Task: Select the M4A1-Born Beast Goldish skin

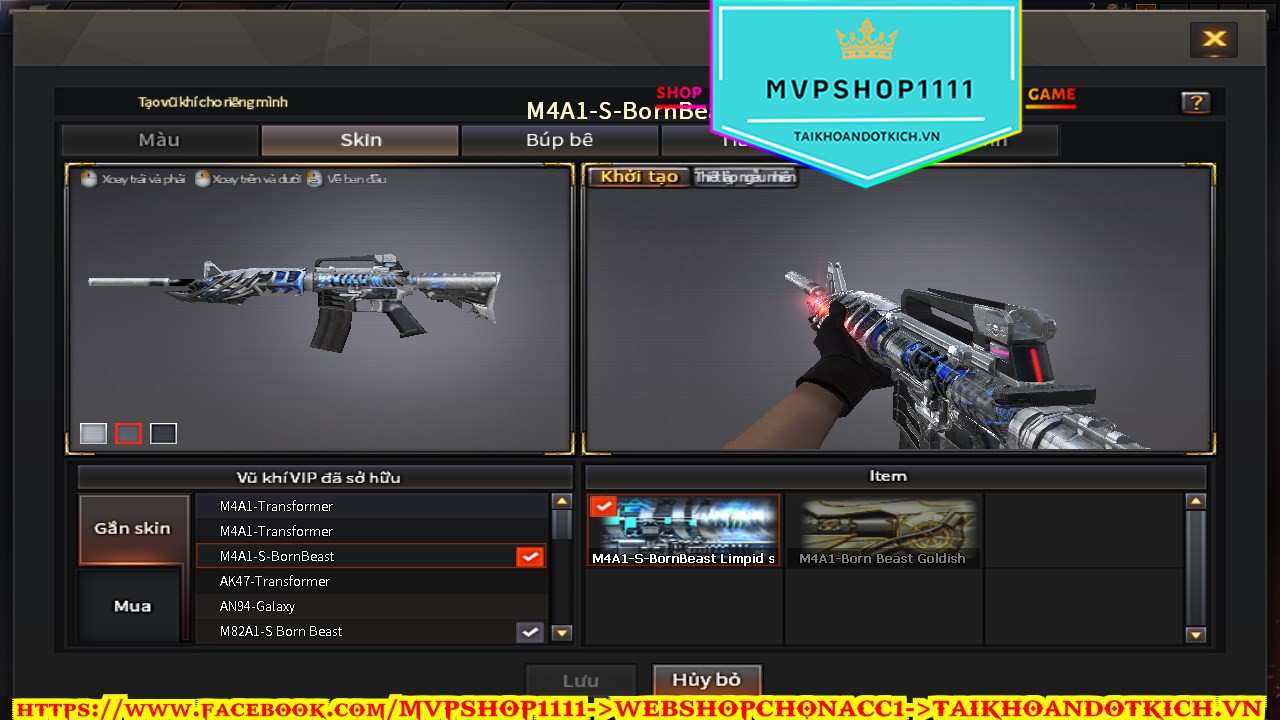Action: click(882, 530)
